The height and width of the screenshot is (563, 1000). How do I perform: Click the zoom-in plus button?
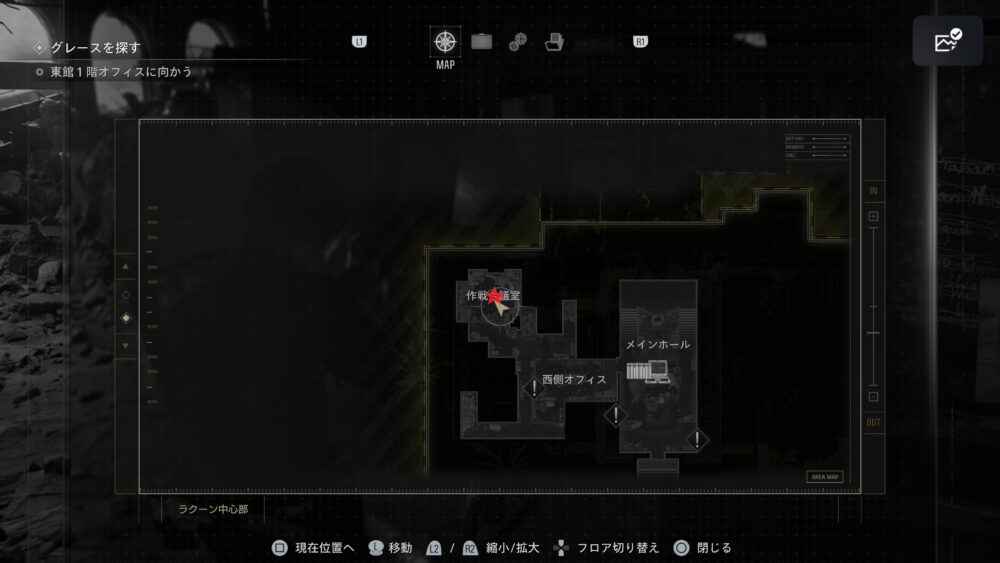pos(873,216)
